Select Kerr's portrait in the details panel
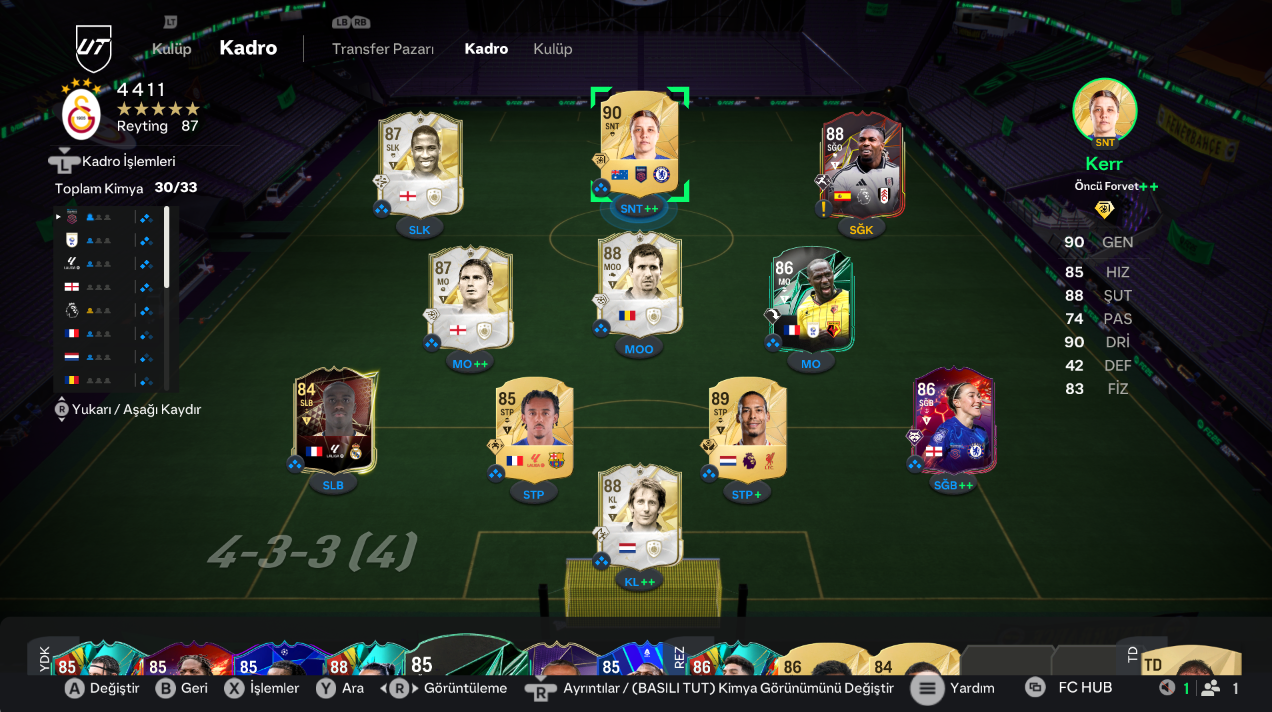 pos(1104,110)
